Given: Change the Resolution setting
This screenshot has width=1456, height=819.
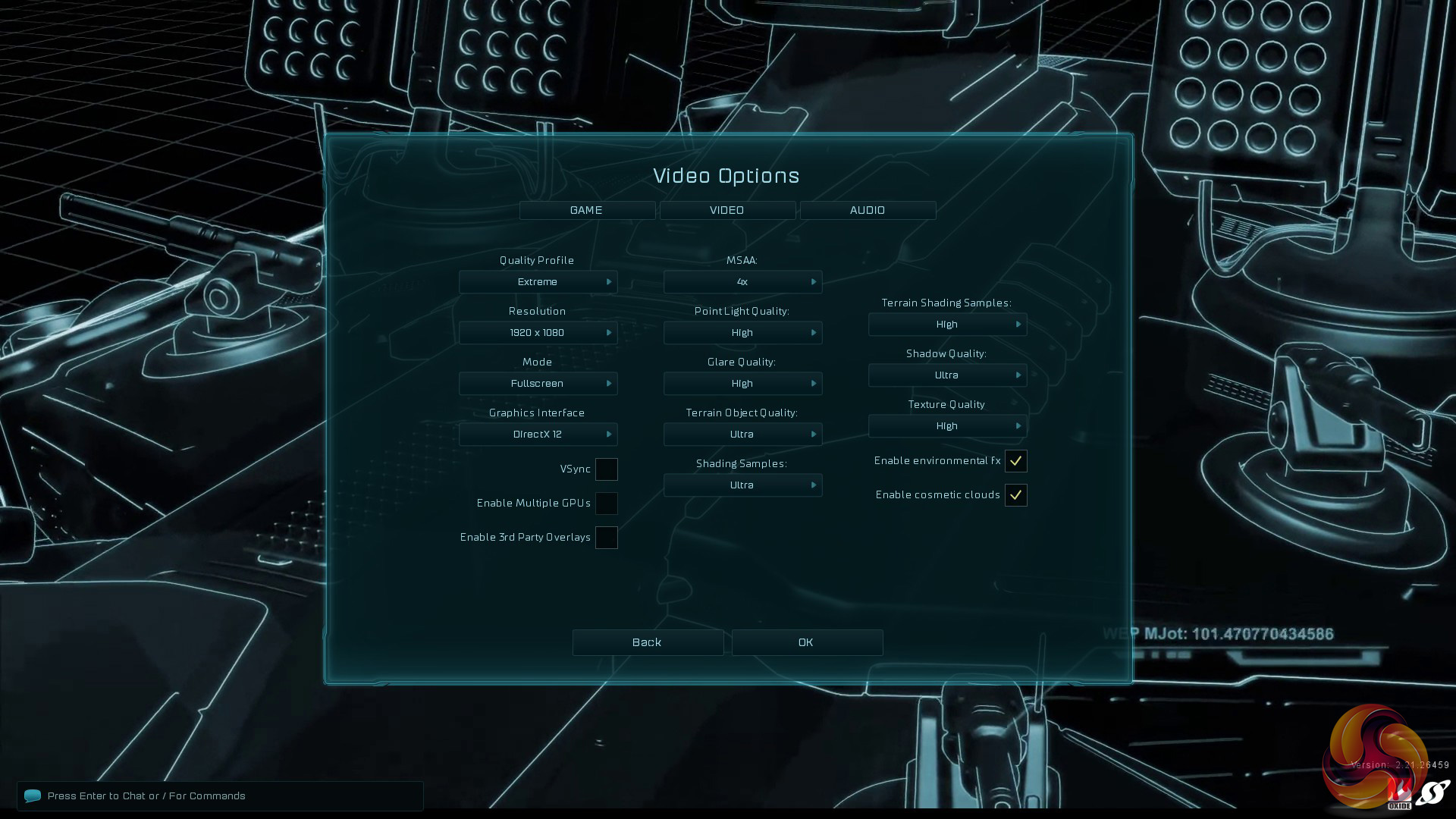Looking at the screenshot, I should tap(538, 333).
